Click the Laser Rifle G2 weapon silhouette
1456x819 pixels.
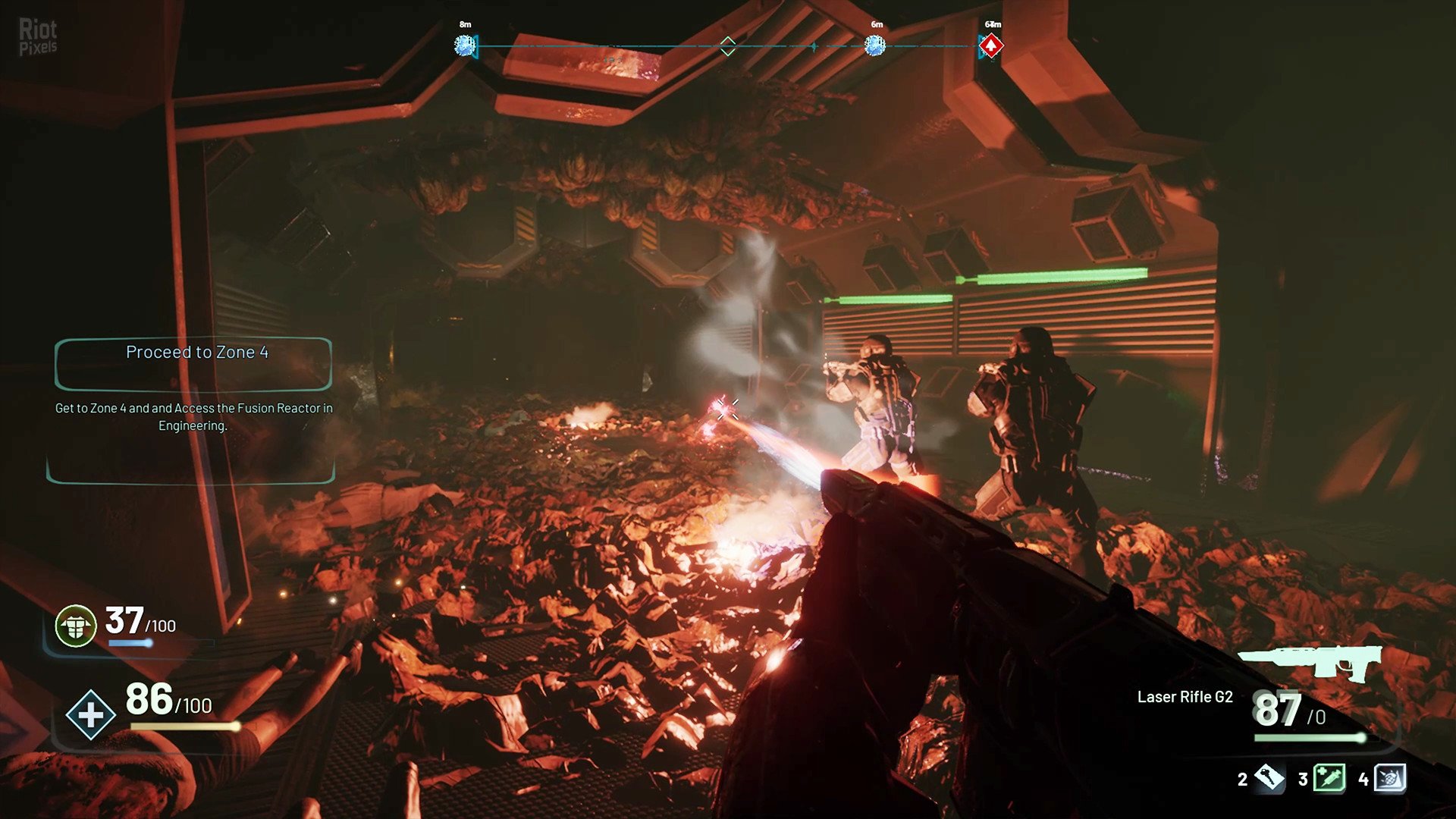[1310, 661]
